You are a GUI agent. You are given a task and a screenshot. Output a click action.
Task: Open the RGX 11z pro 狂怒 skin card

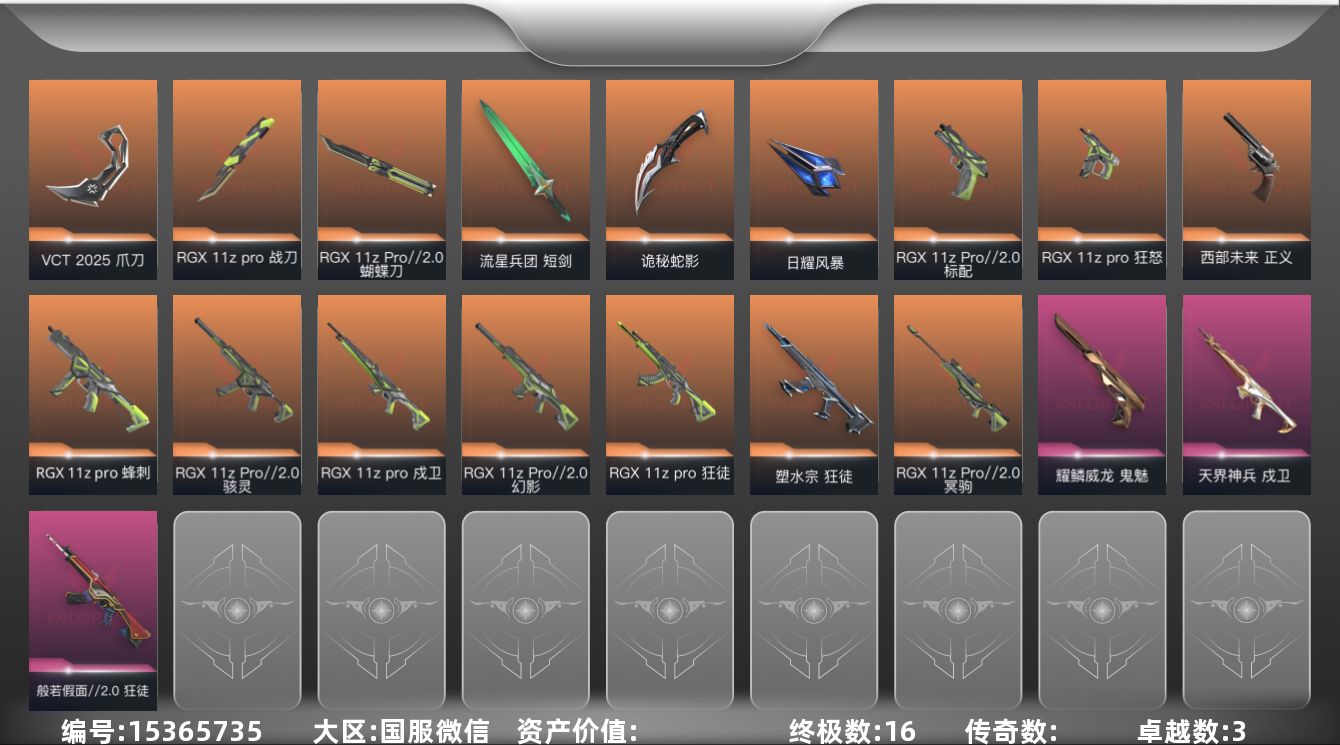1101,178
